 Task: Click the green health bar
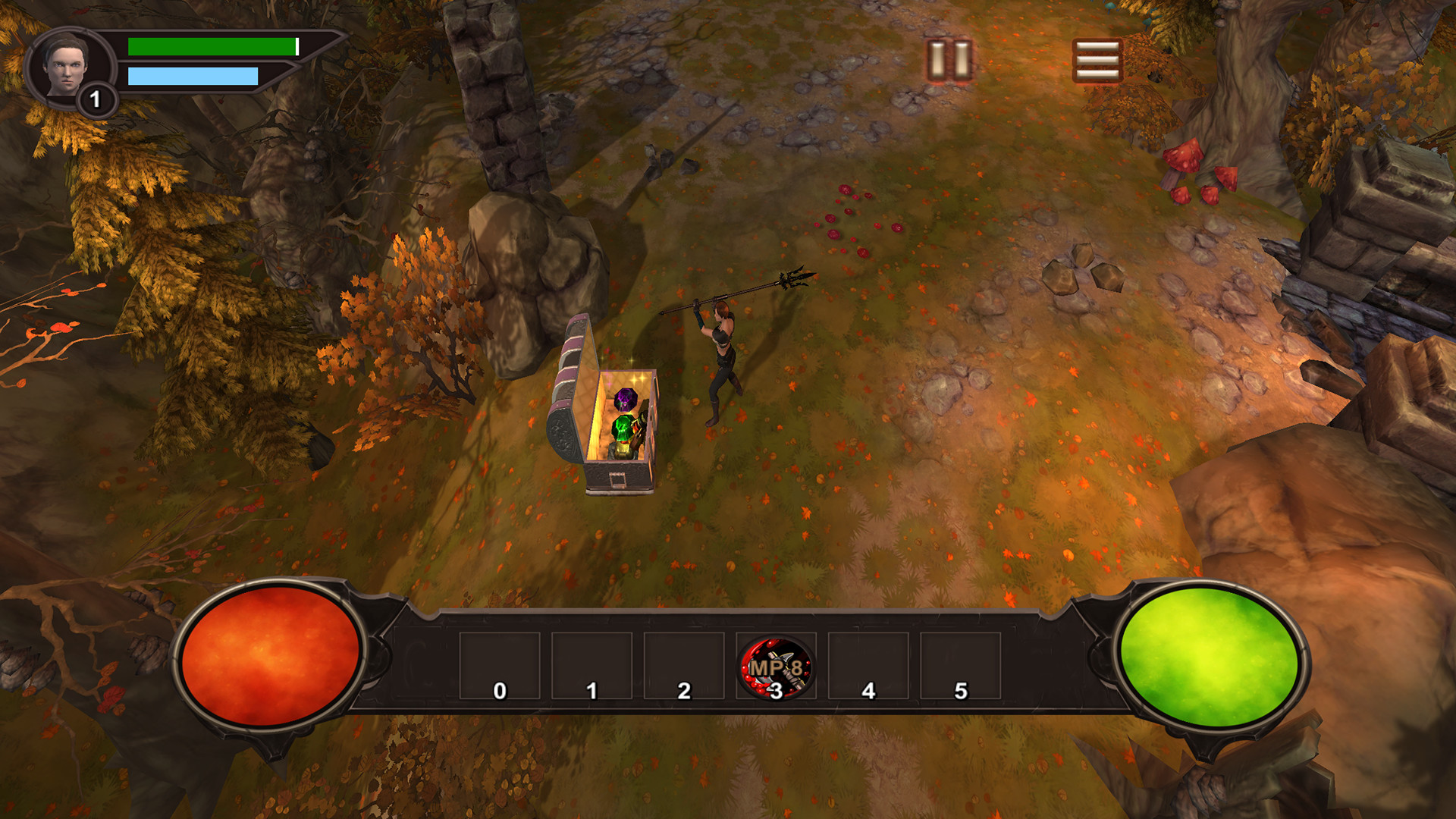point(212,45)
